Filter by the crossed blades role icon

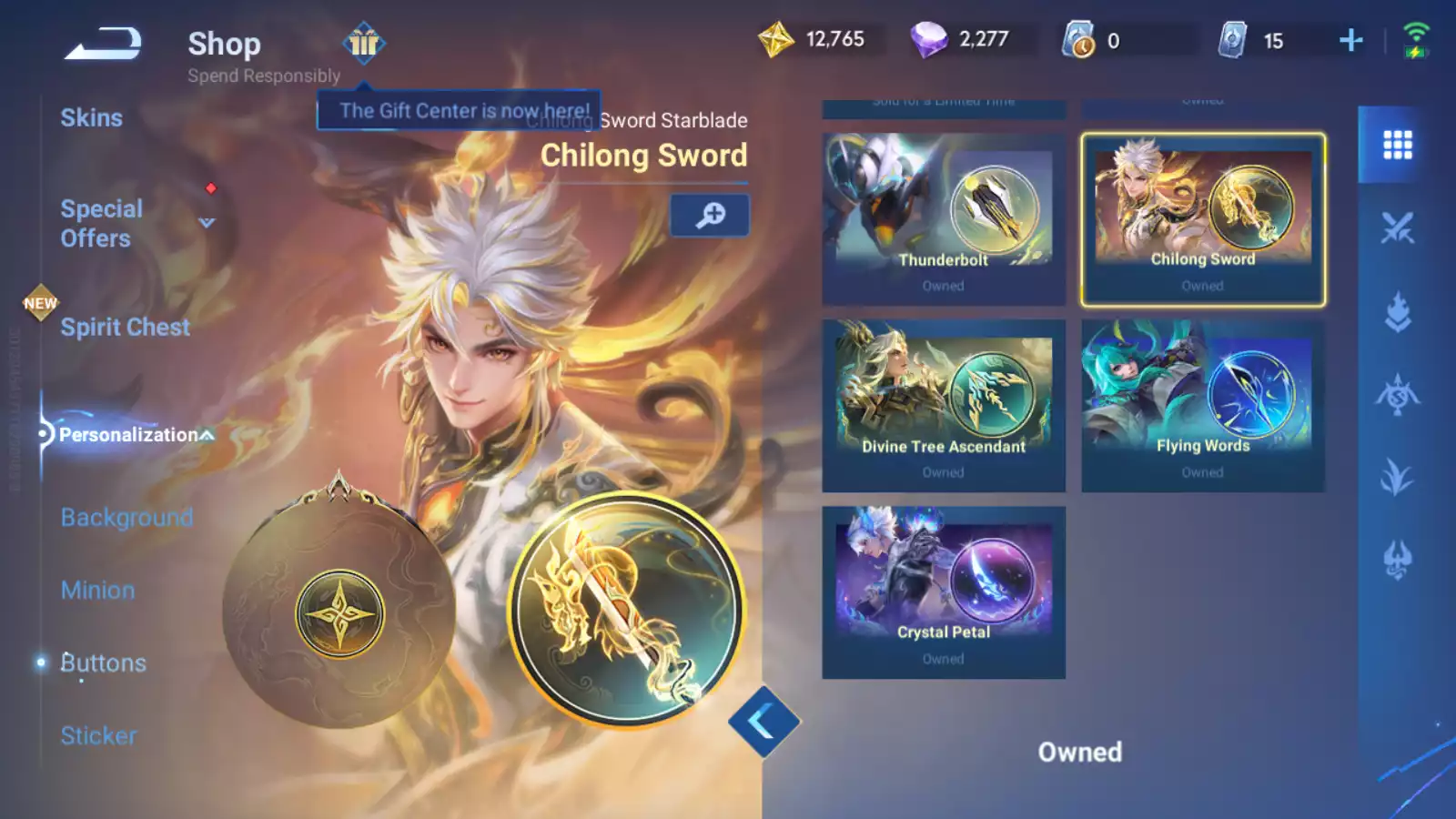pyautogui.click(x=1397, y=228)
